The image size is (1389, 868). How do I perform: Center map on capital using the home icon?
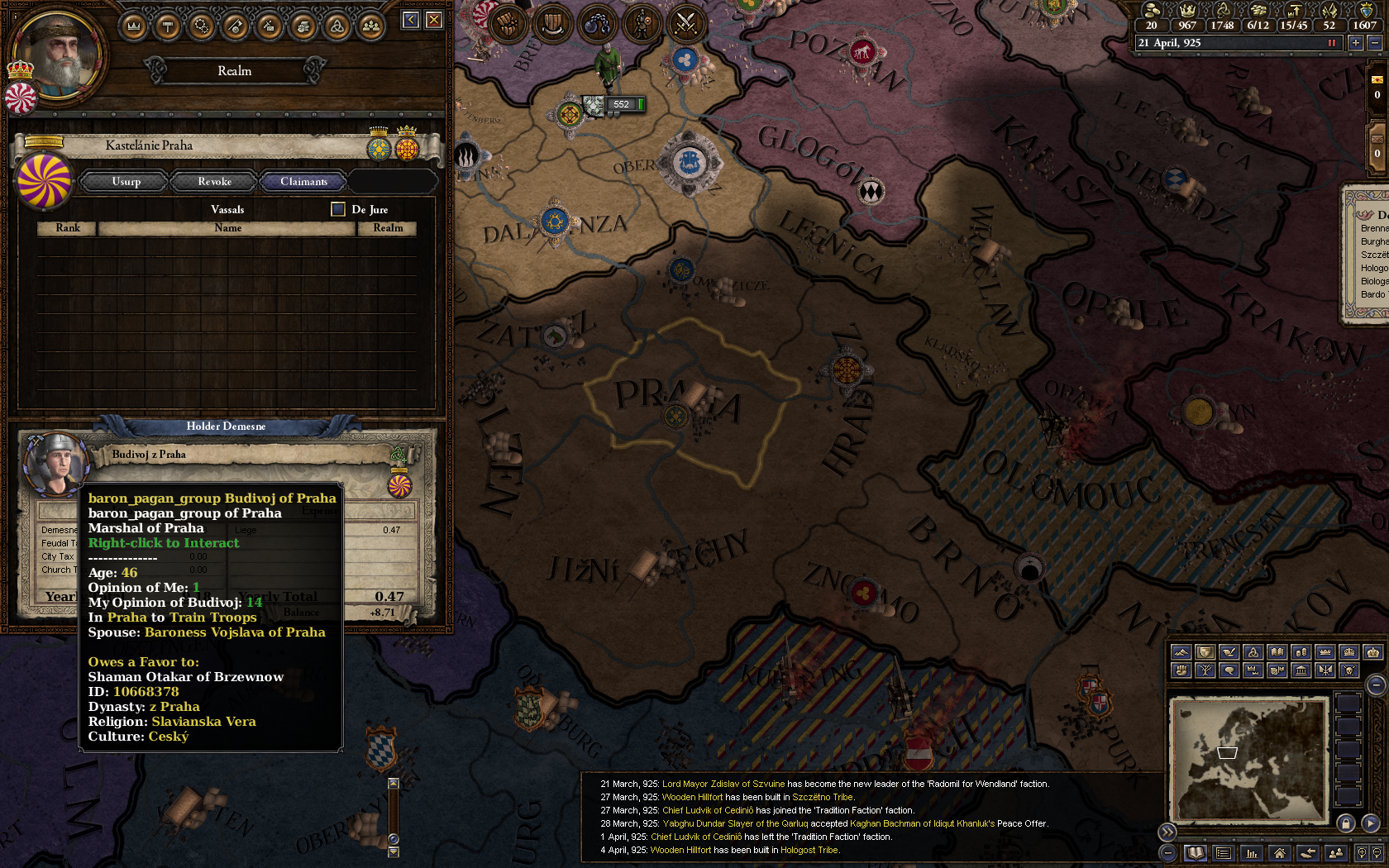click(x=1279, y=853)
